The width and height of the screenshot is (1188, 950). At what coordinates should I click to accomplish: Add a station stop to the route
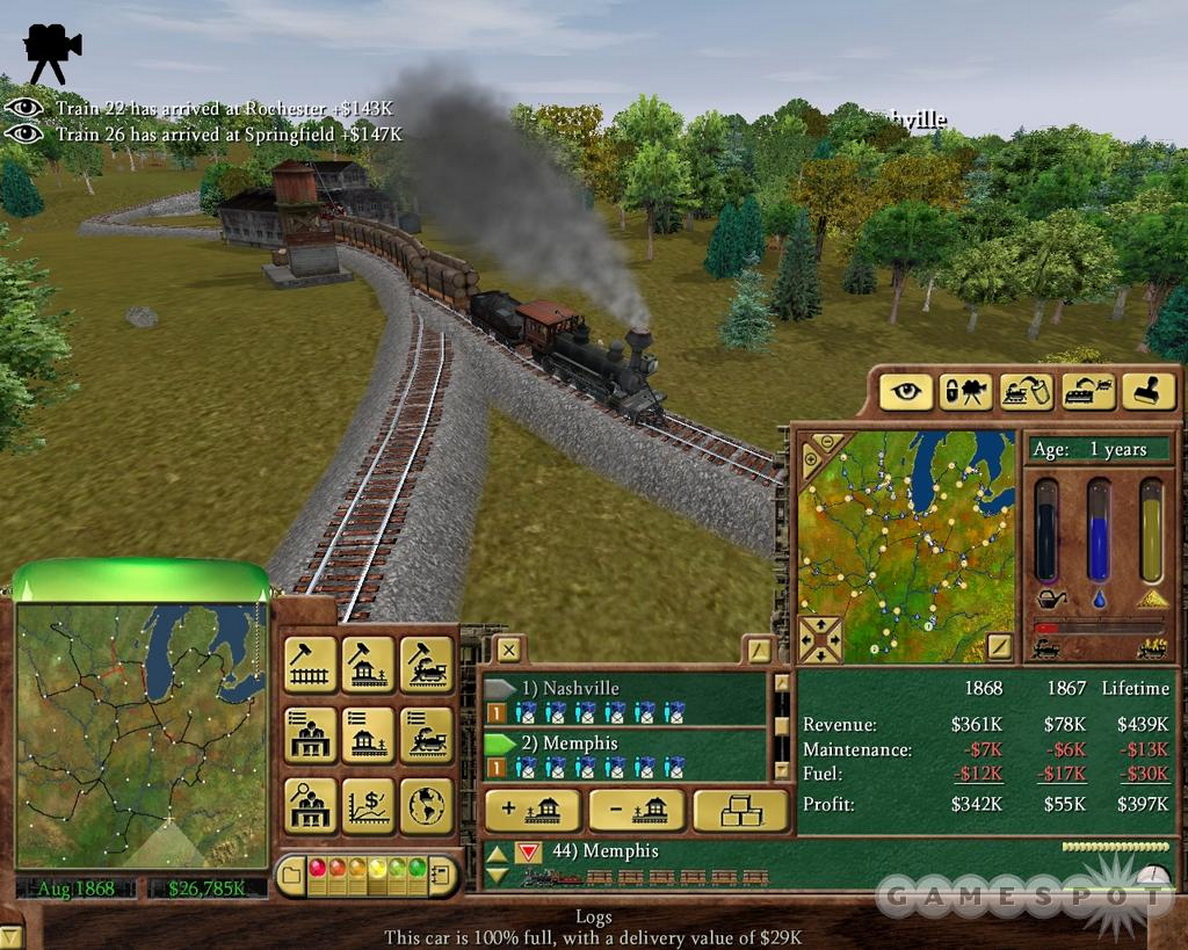pos(531,810)
